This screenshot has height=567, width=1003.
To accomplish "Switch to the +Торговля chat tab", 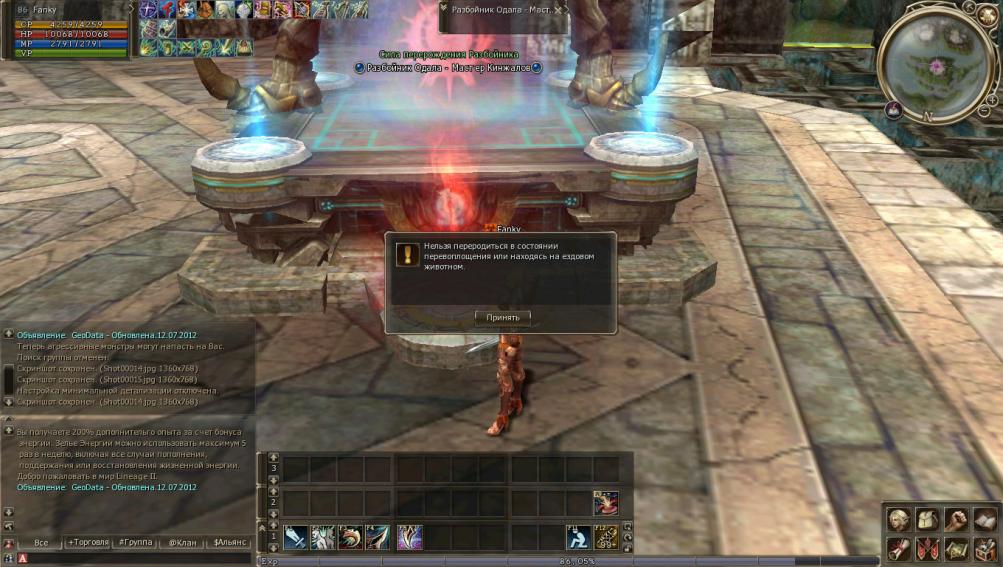I will click(x=87, y=542).
